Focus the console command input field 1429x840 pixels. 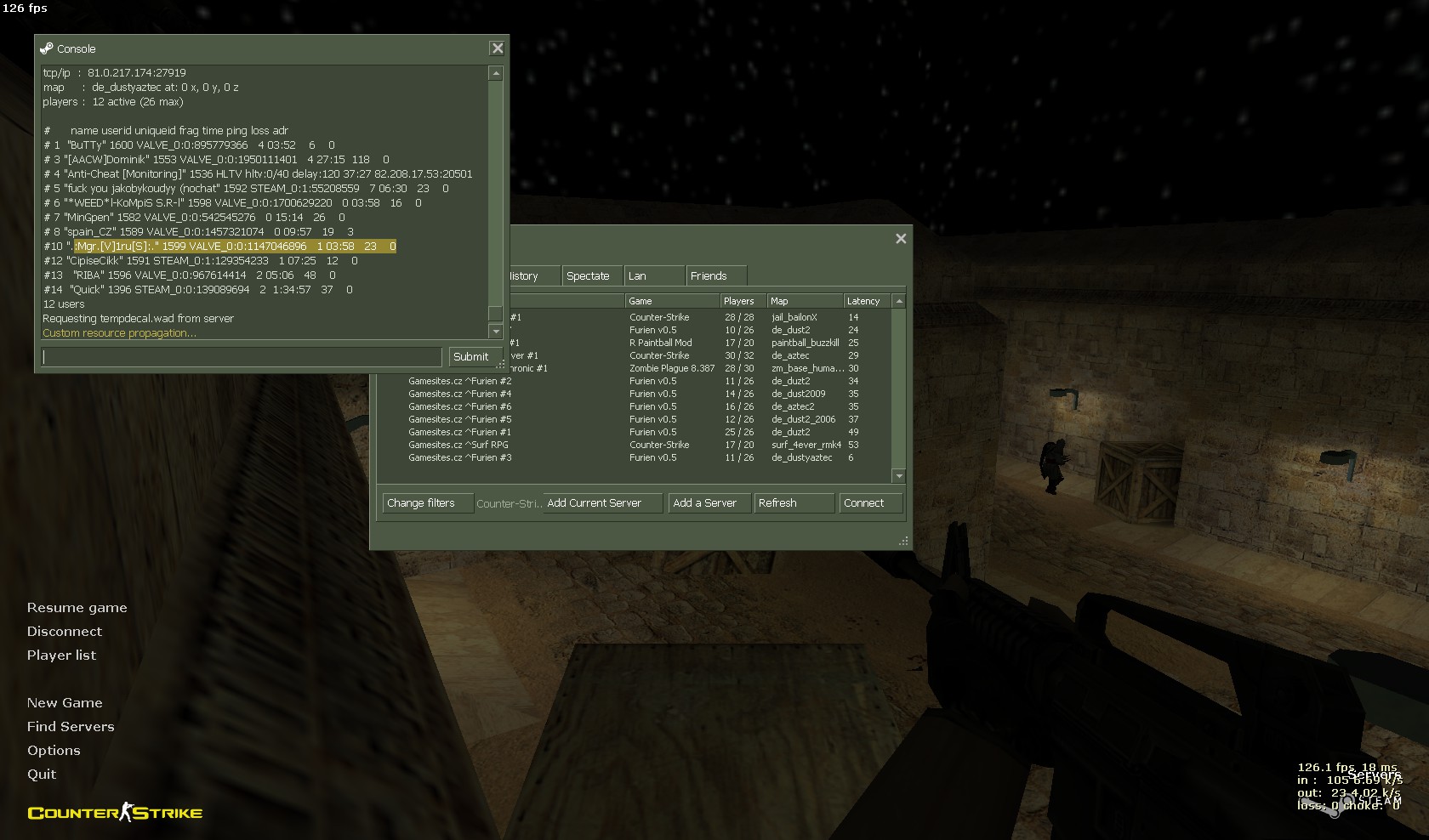pyautogui.click(x=242, y=357)
